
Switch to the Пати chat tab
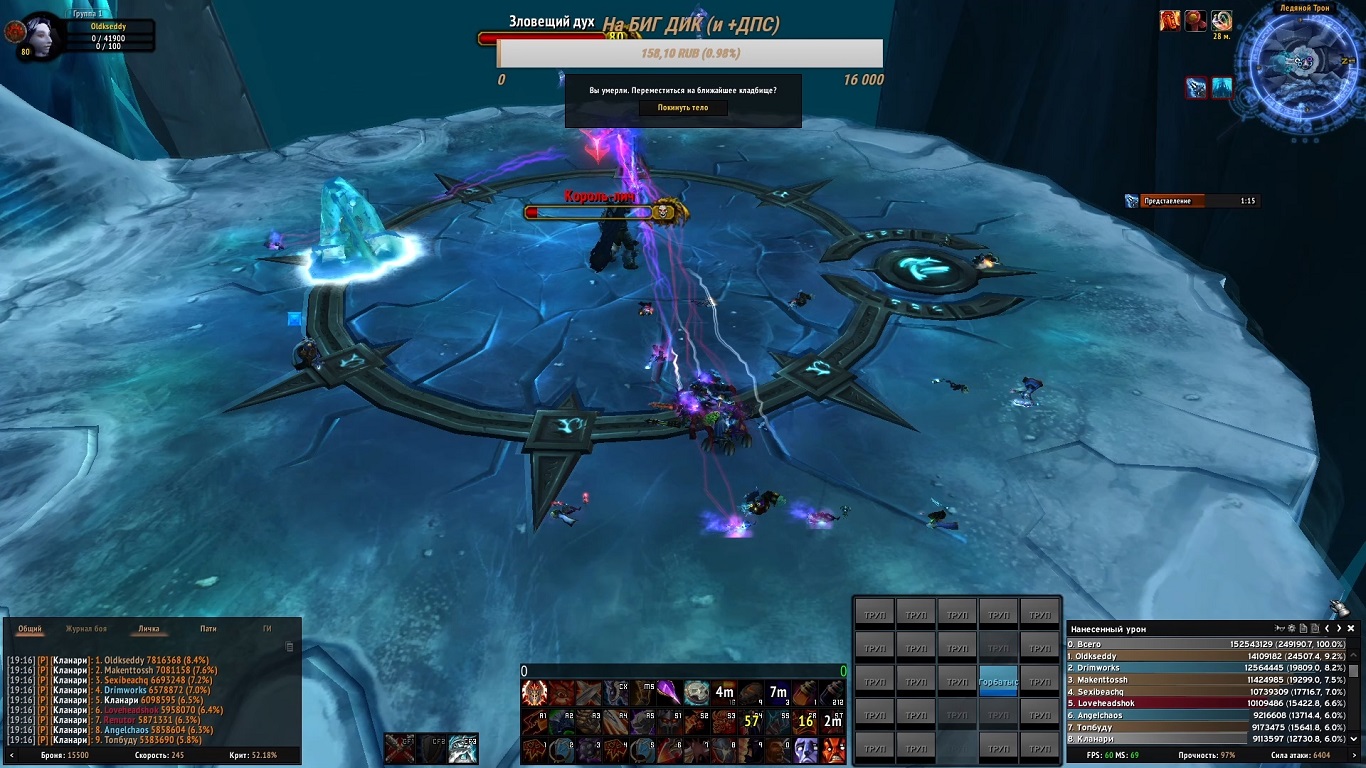point(208,629)
